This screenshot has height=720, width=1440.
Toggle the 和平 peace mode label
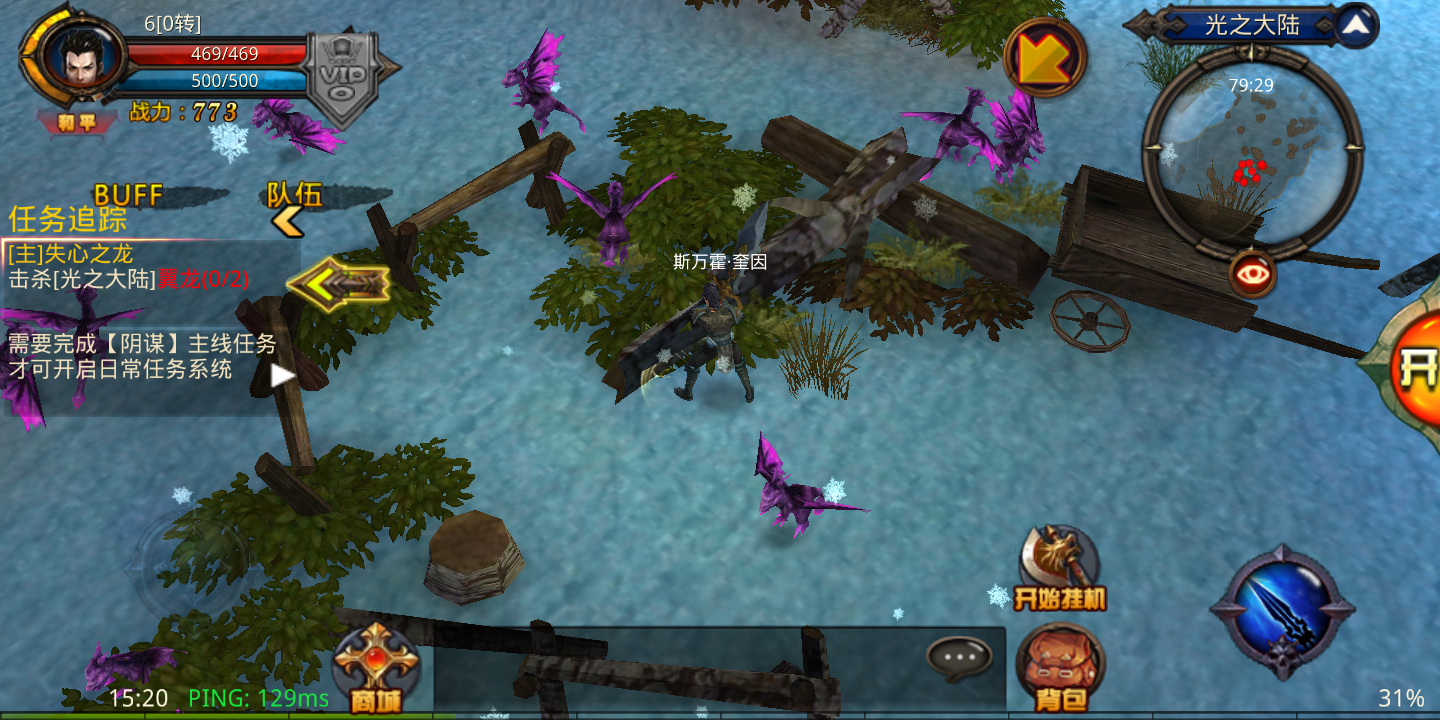(76, 123)
